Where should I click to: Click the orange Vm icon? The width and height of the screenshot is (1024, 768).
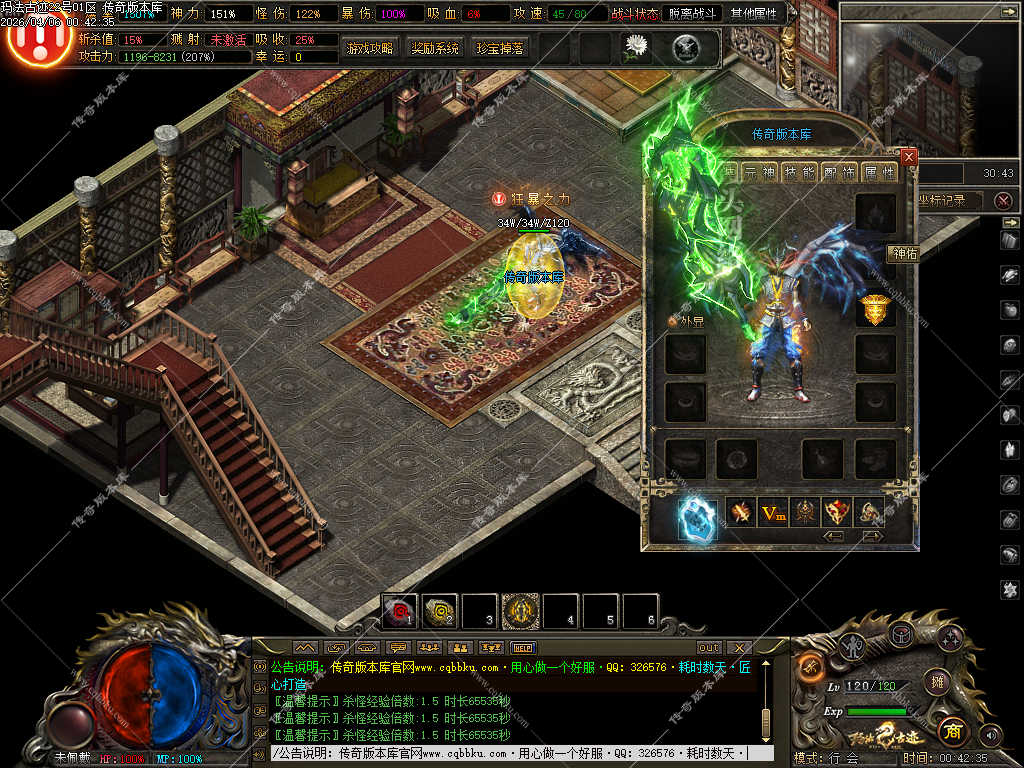pos(772,513)
